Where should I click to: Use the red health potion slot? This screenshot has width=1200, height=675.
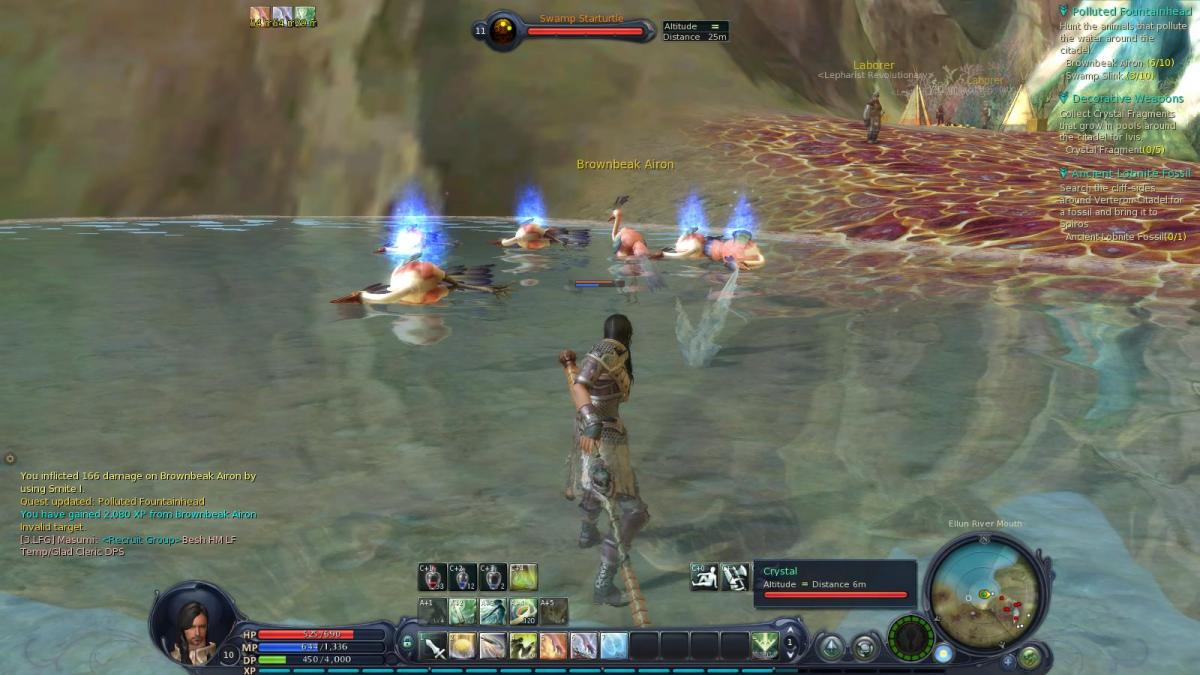(x=432, y=577)
